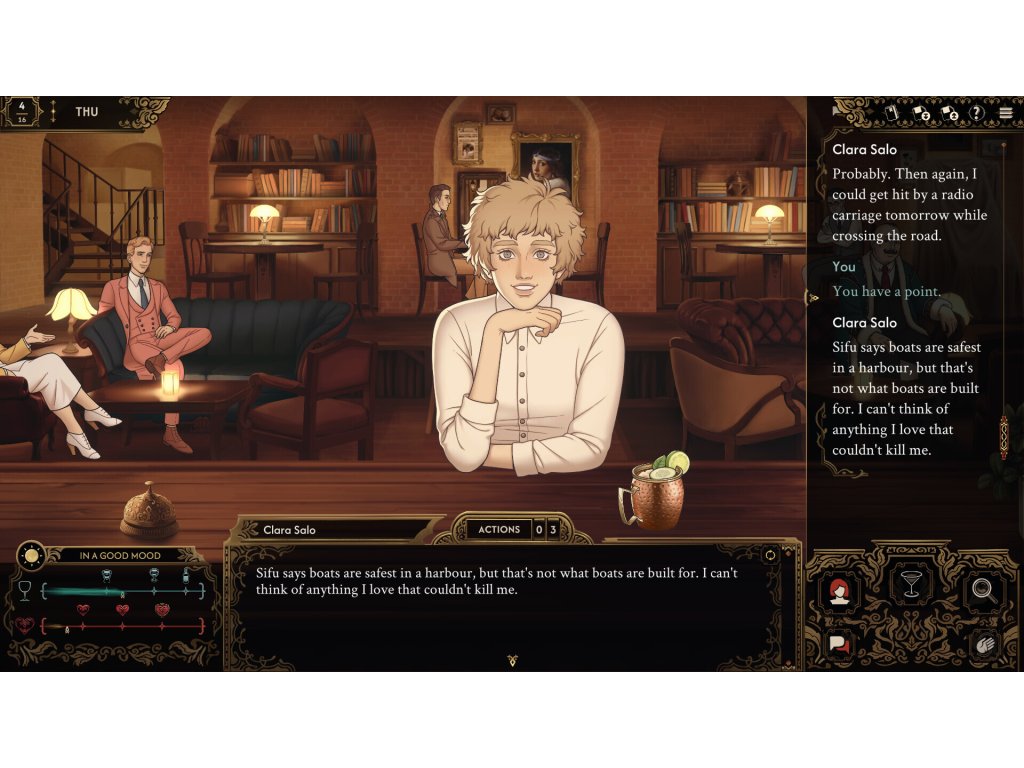Open the journal book icon
The width and height of the screenshot is (1024, 768).
tap(892, 113)
